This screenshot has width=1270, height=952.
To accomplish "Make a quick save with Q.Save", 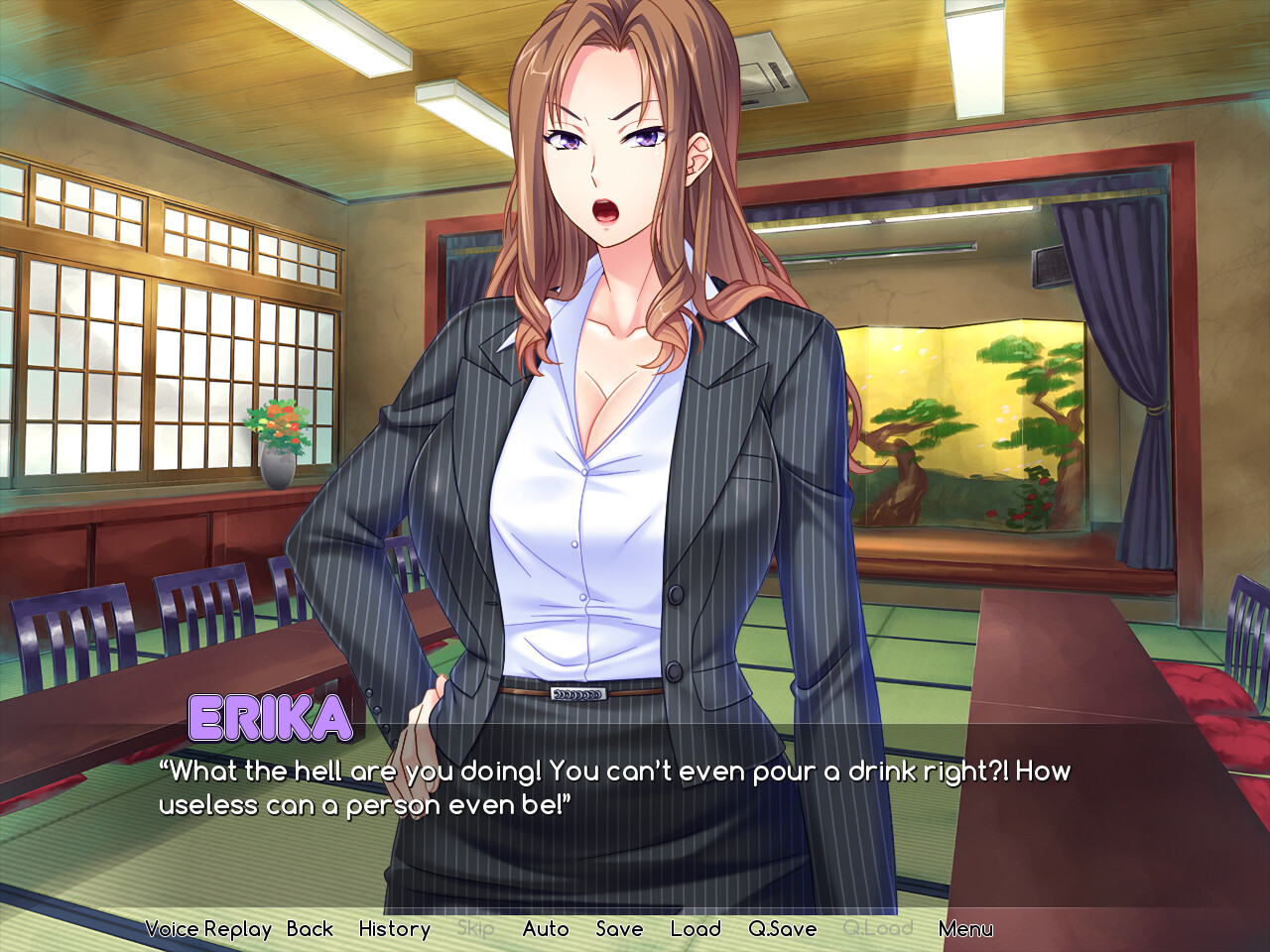I will [783, 929].
